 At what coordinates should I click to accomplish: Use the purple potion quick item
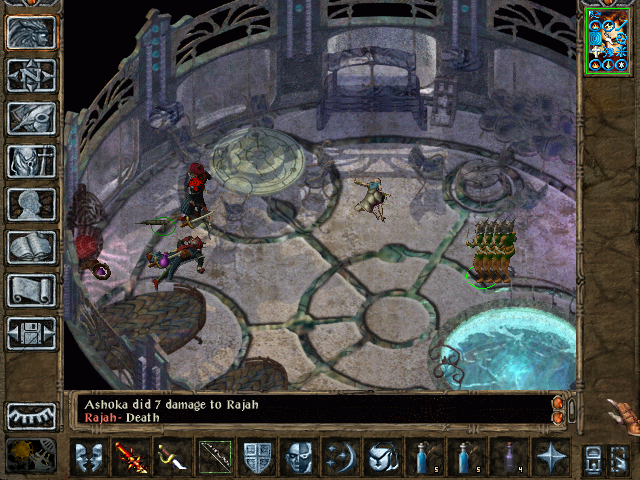[x=508, y=457]
